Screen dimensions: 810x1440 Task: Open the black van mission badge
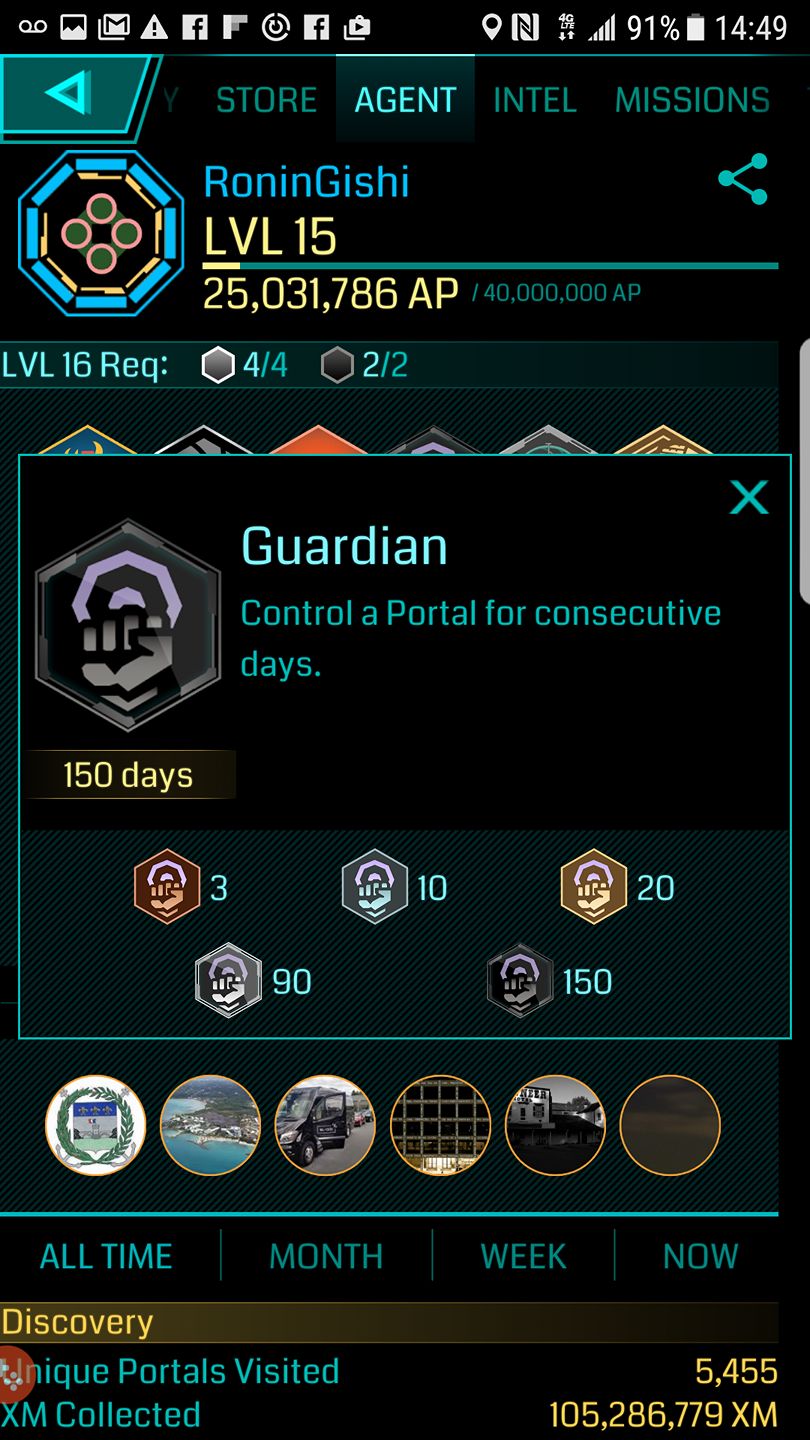click(325, 1125)
